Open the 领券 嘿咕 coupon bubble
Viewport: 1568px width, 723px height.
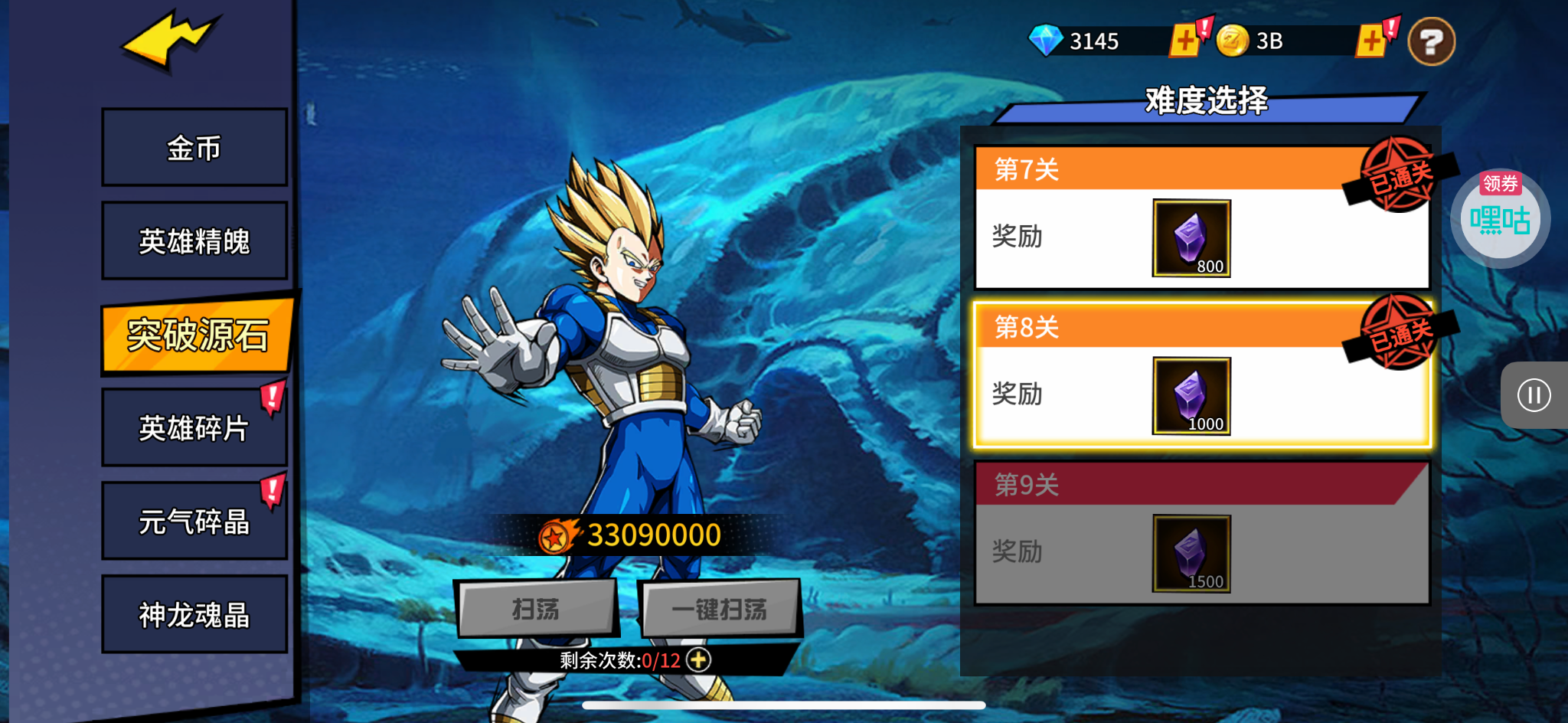tap(1500, 218)
